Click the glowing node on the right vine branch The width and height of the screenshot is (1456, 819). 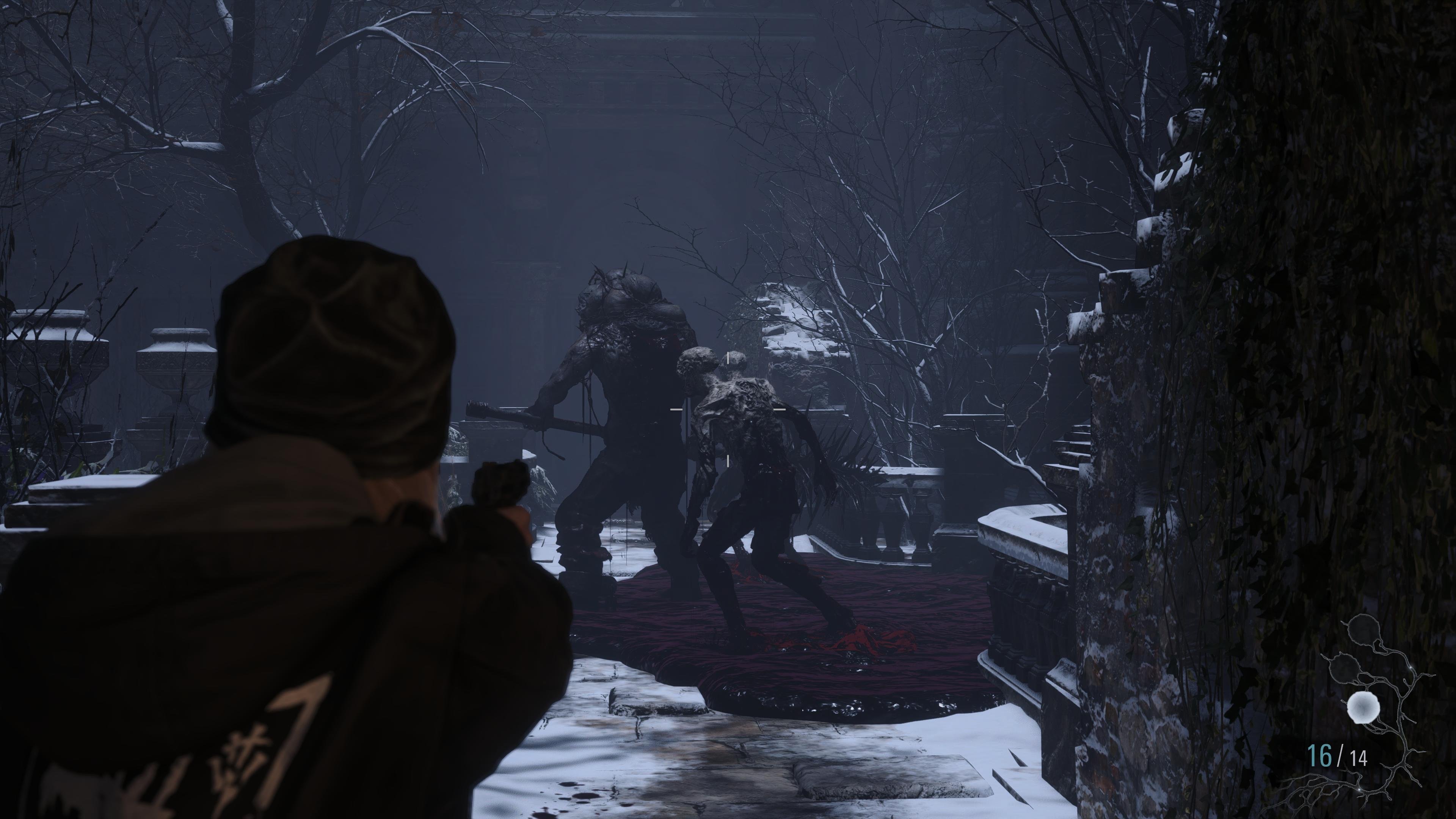1411,667
